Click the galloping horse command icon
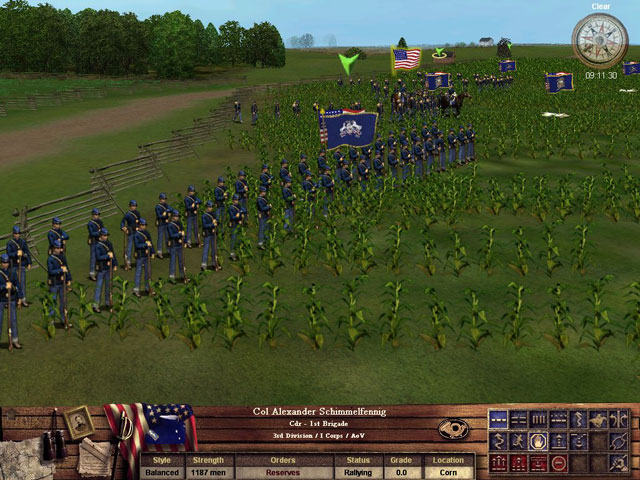Image resolution: width=640 pixels, height=480 pixels. pos(599,420)
